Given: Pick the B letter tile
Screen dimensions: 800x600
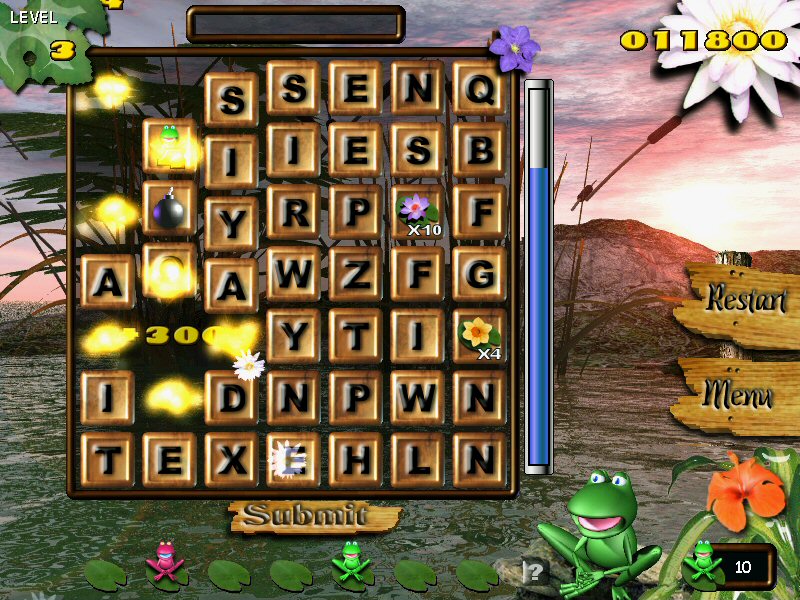Looking at the screenshot, I should click(x=480, y=150).
